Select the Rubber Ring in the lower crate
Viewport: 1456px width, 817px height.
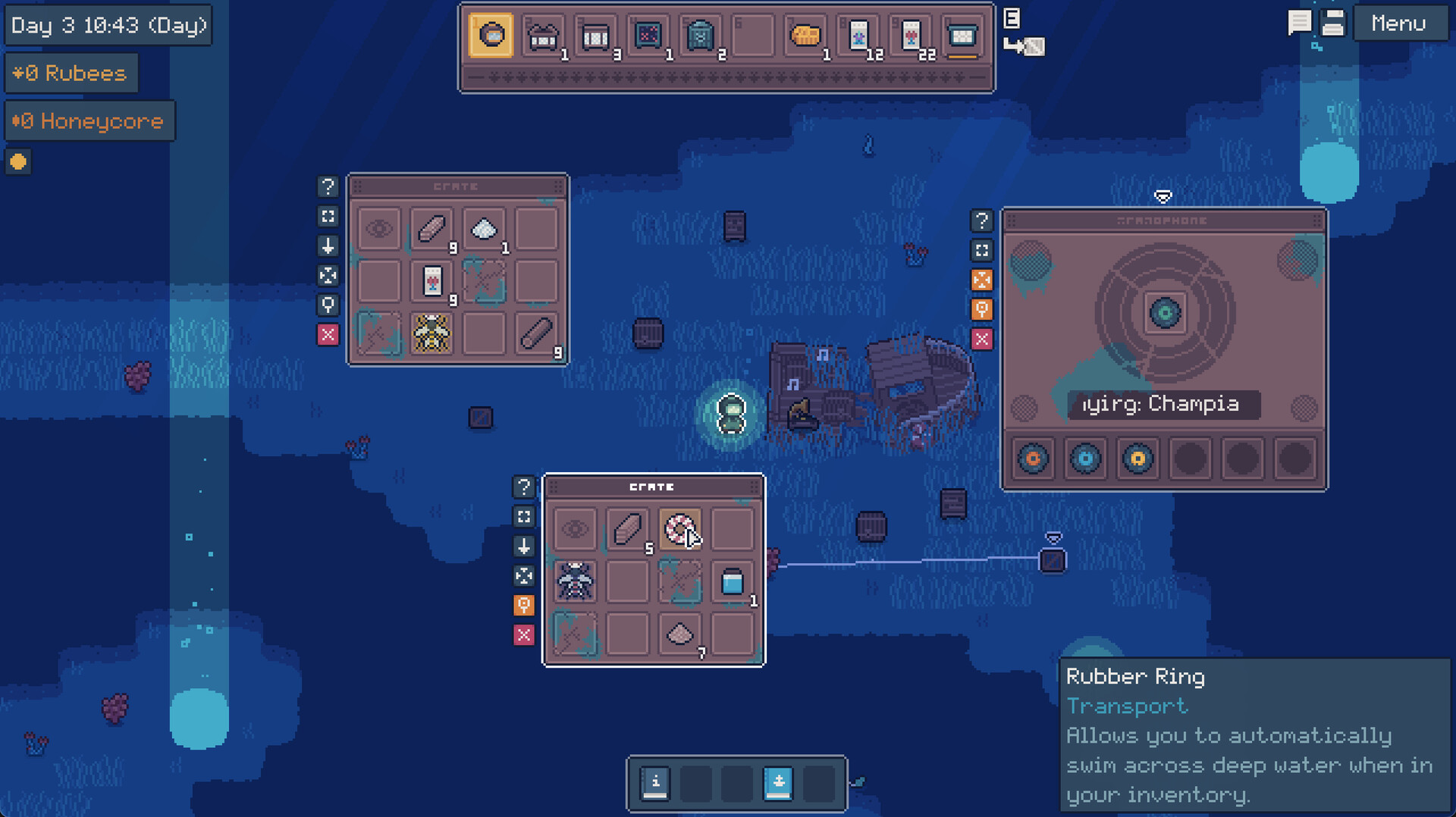tap(680, 528)
